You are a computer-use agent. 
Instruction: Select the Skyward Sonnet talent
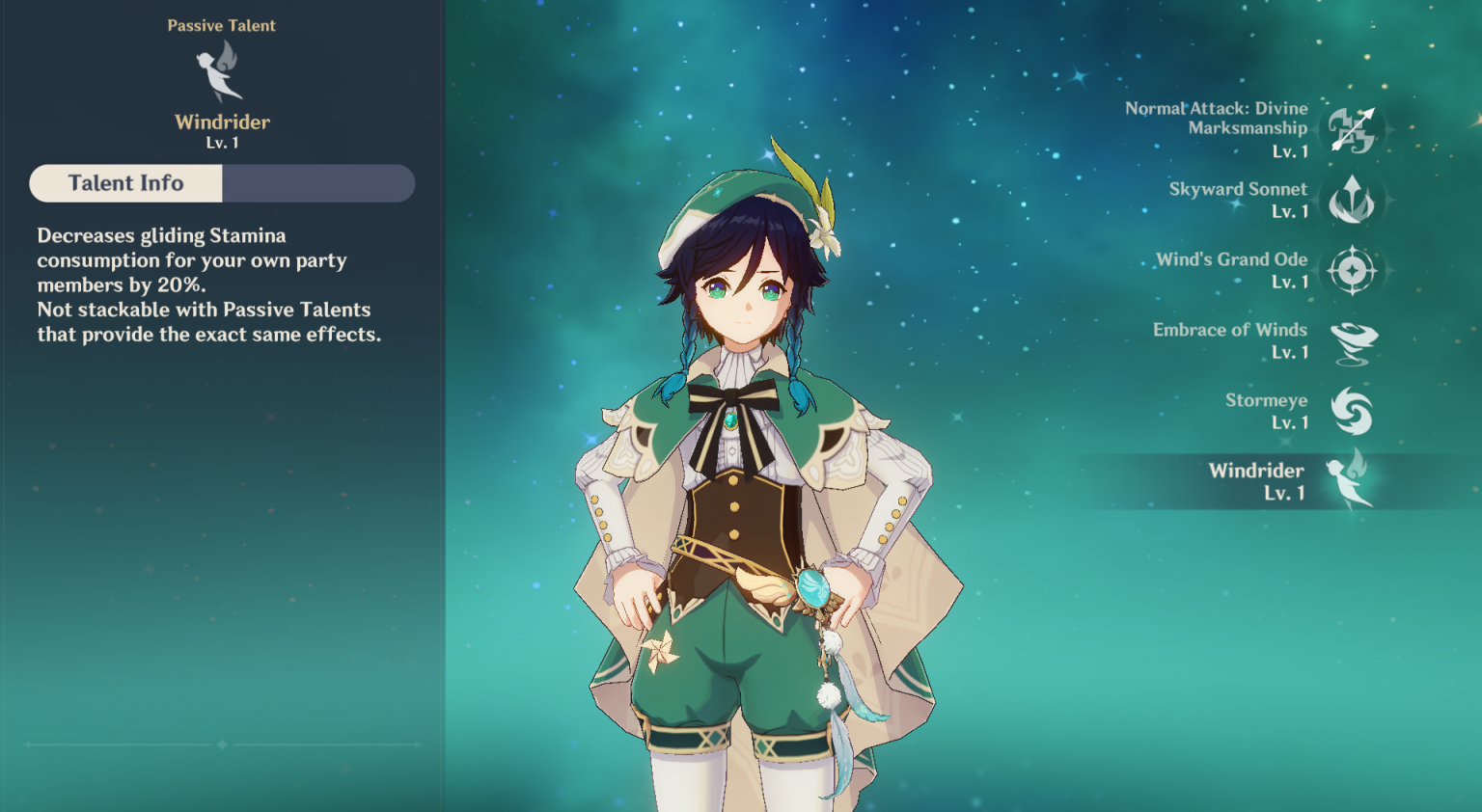(x=1352, y=201)
